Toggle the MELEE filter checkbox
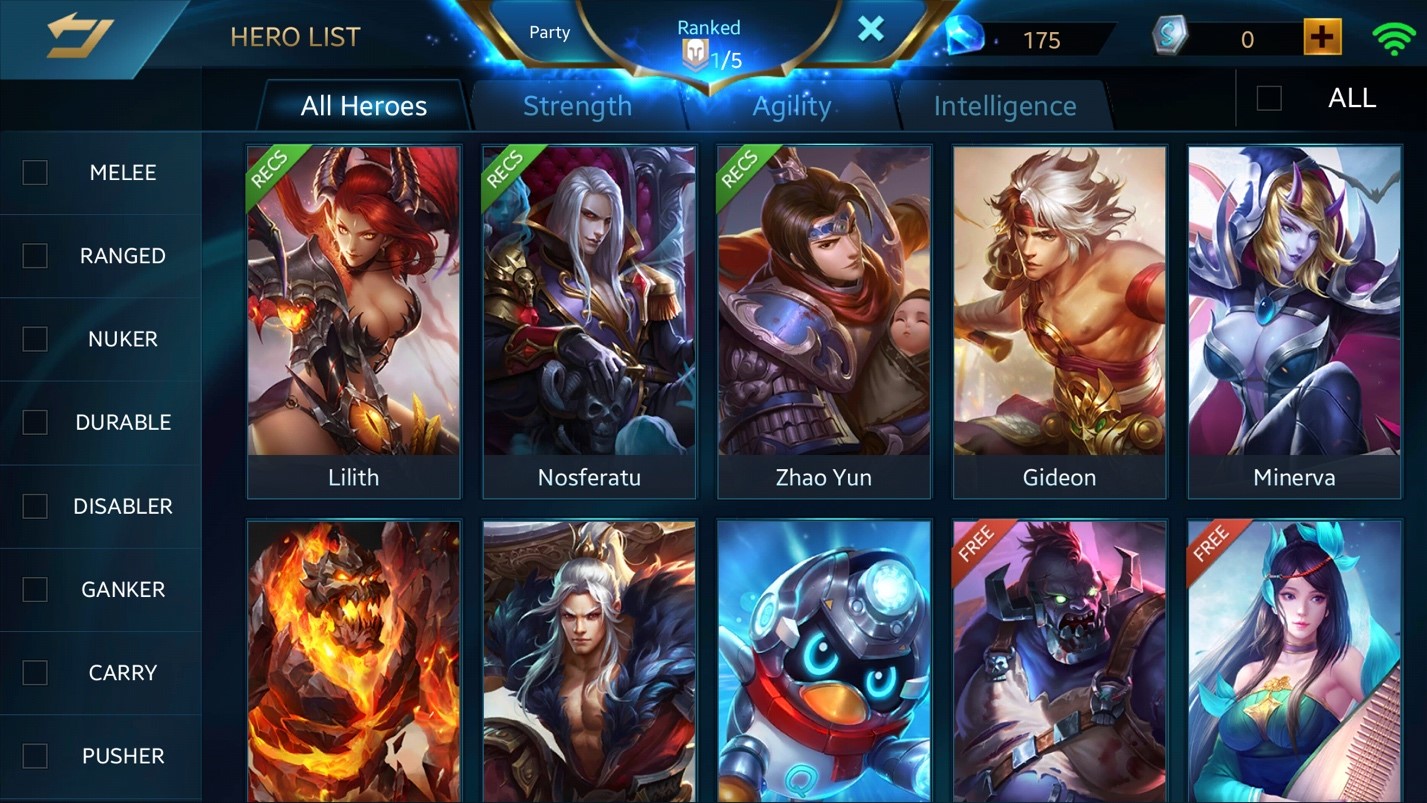Viewport: 1427px width, 803px height. pyautogui.click(x=35, y=173)
